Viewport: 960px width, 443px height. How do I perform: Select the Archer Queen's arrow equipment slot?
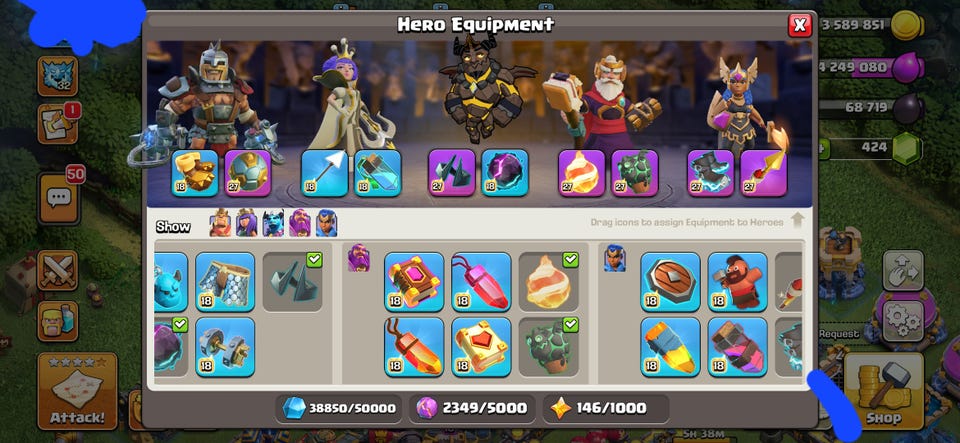(x=325, y=172)
